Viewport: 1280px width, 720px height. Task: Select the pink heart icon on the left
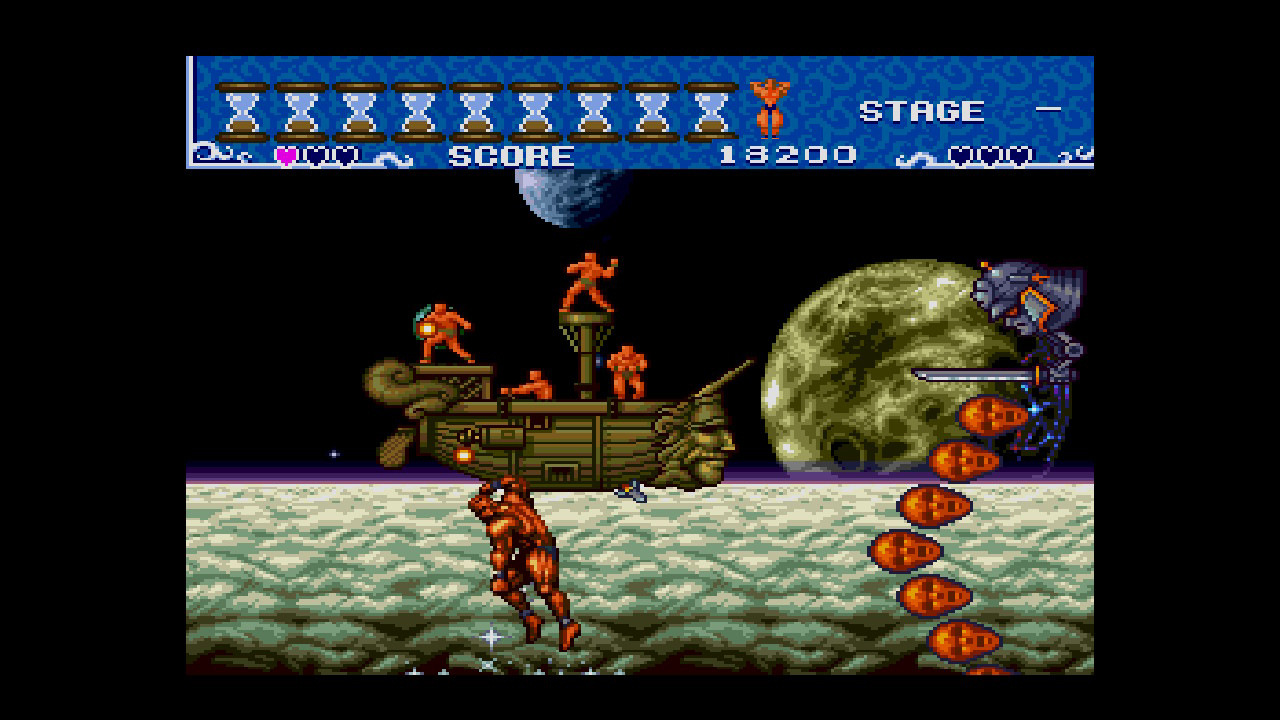point(287,155)
